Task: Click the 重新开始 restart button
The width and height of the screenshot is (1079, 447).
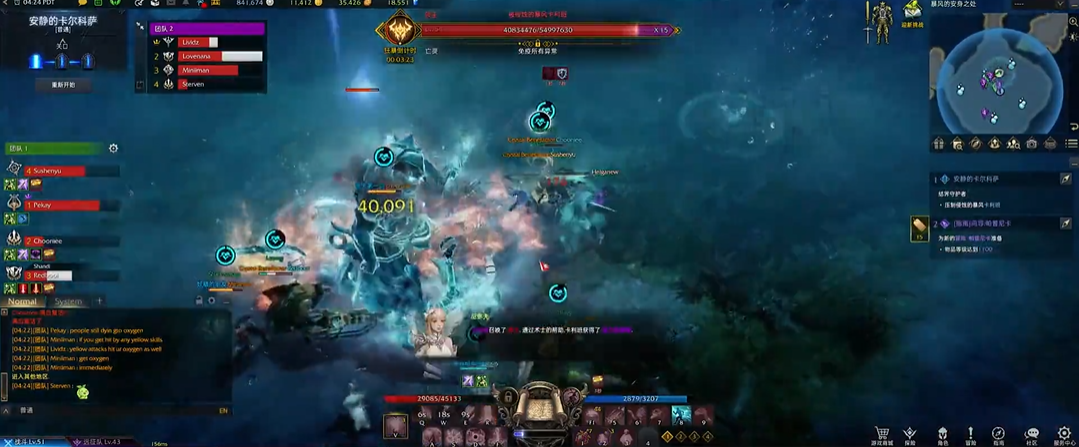Action: tap(63, 85)
